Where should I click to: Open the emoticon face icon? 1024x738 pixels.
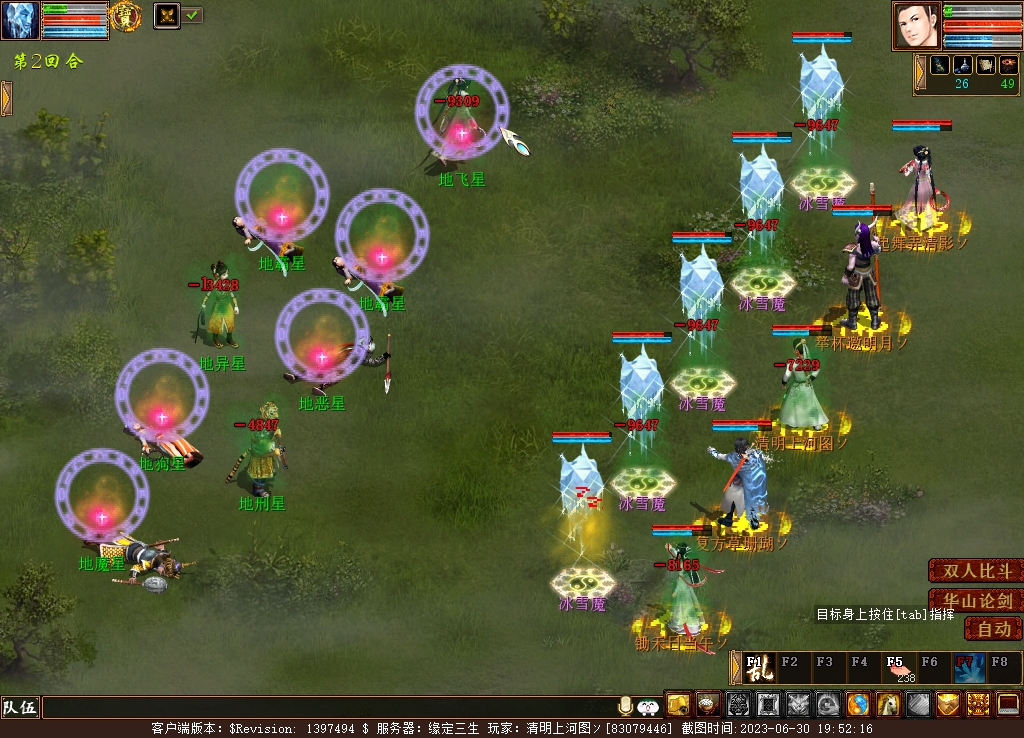(648, 706)
